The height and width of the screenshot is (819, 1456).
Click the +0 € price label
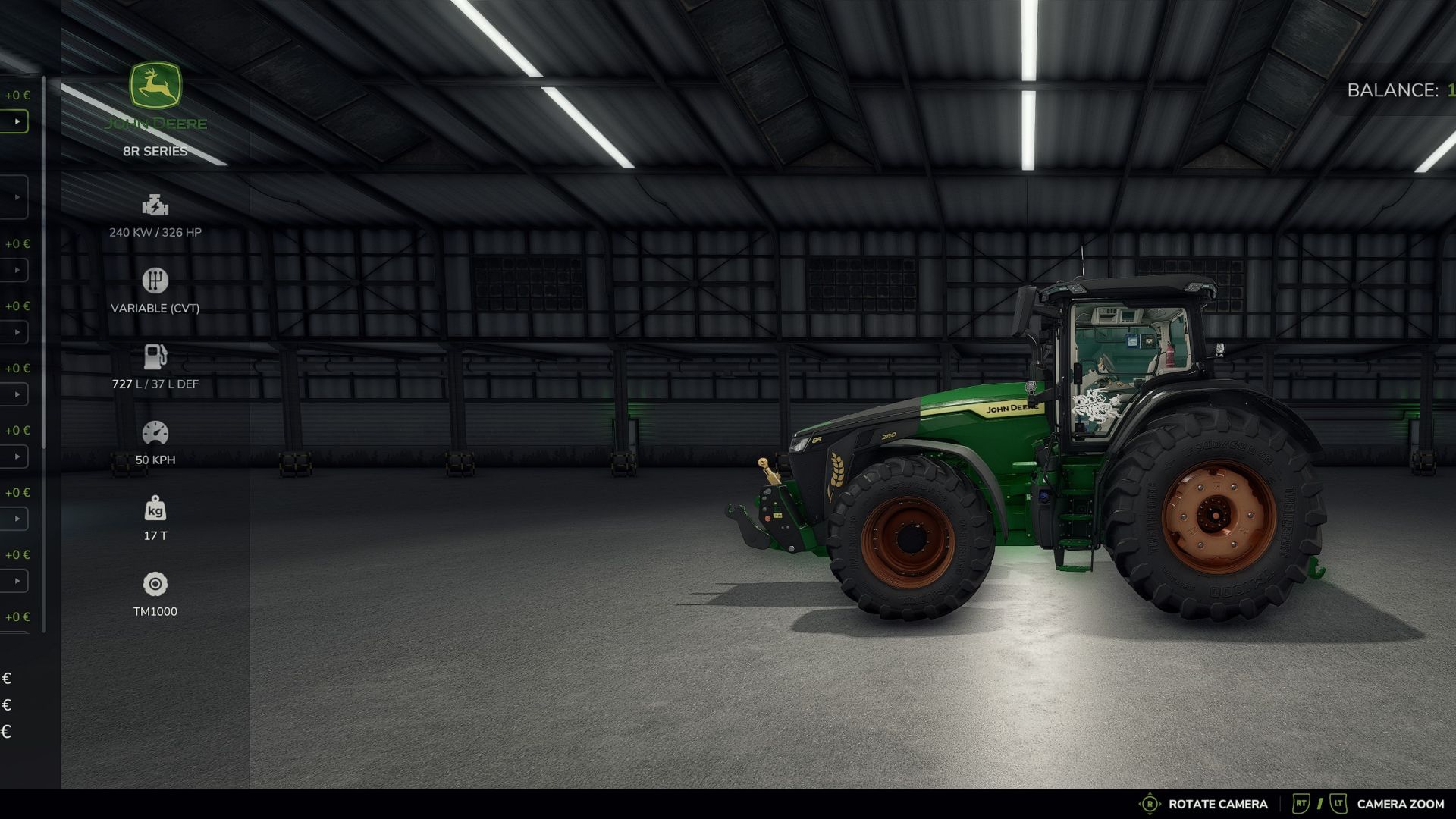[x=17, y=95]
